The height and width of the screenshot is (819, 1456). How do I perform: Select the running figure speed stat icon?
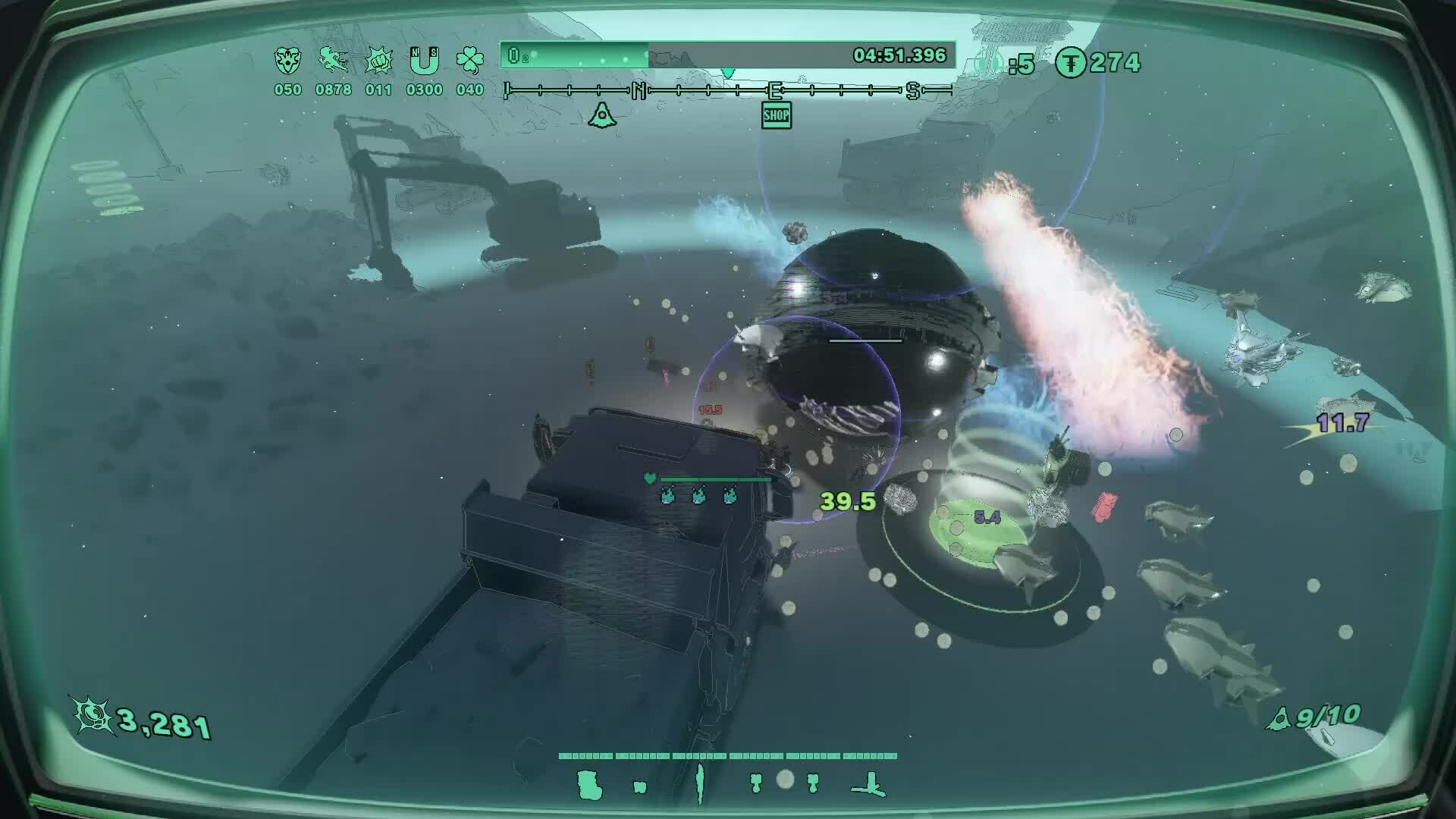point(333,60)
